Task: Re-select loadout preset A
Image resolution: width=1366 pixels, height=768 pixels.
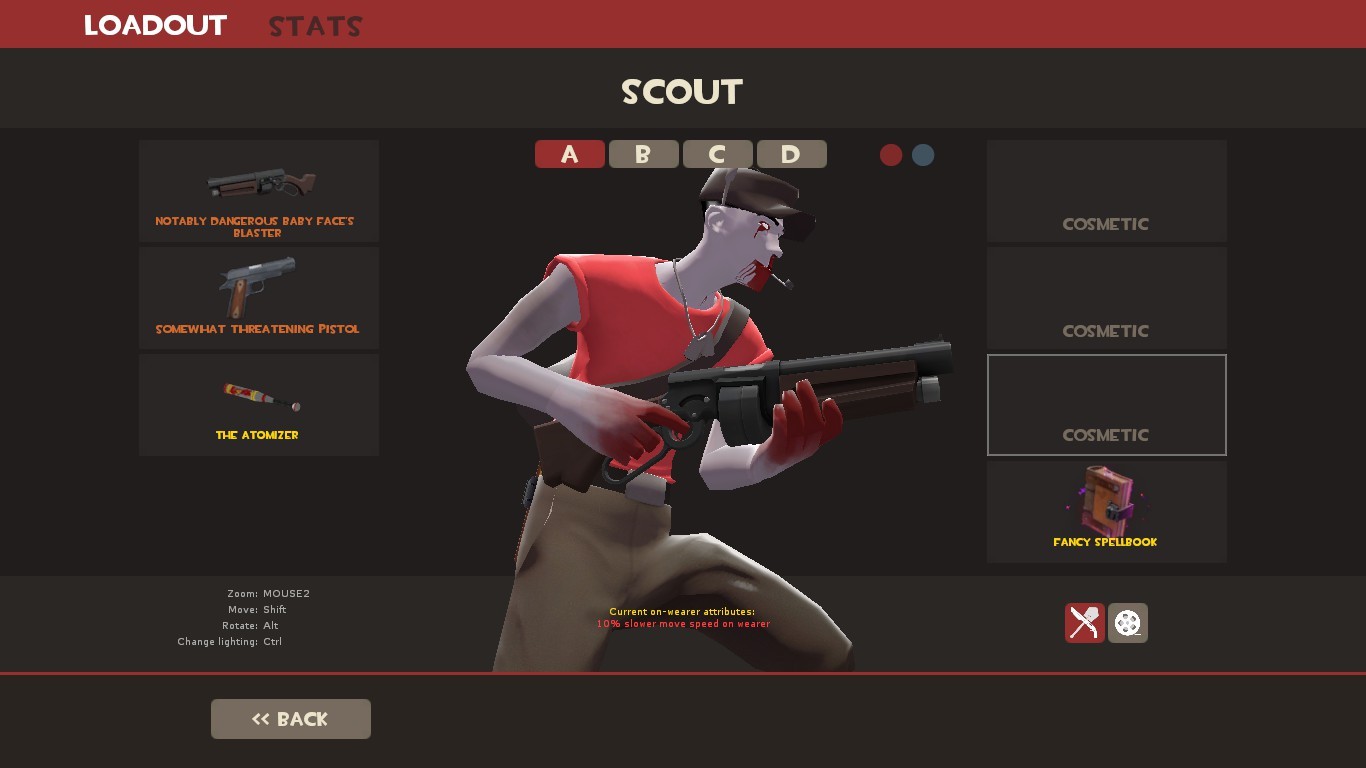Action: (569, 154)
